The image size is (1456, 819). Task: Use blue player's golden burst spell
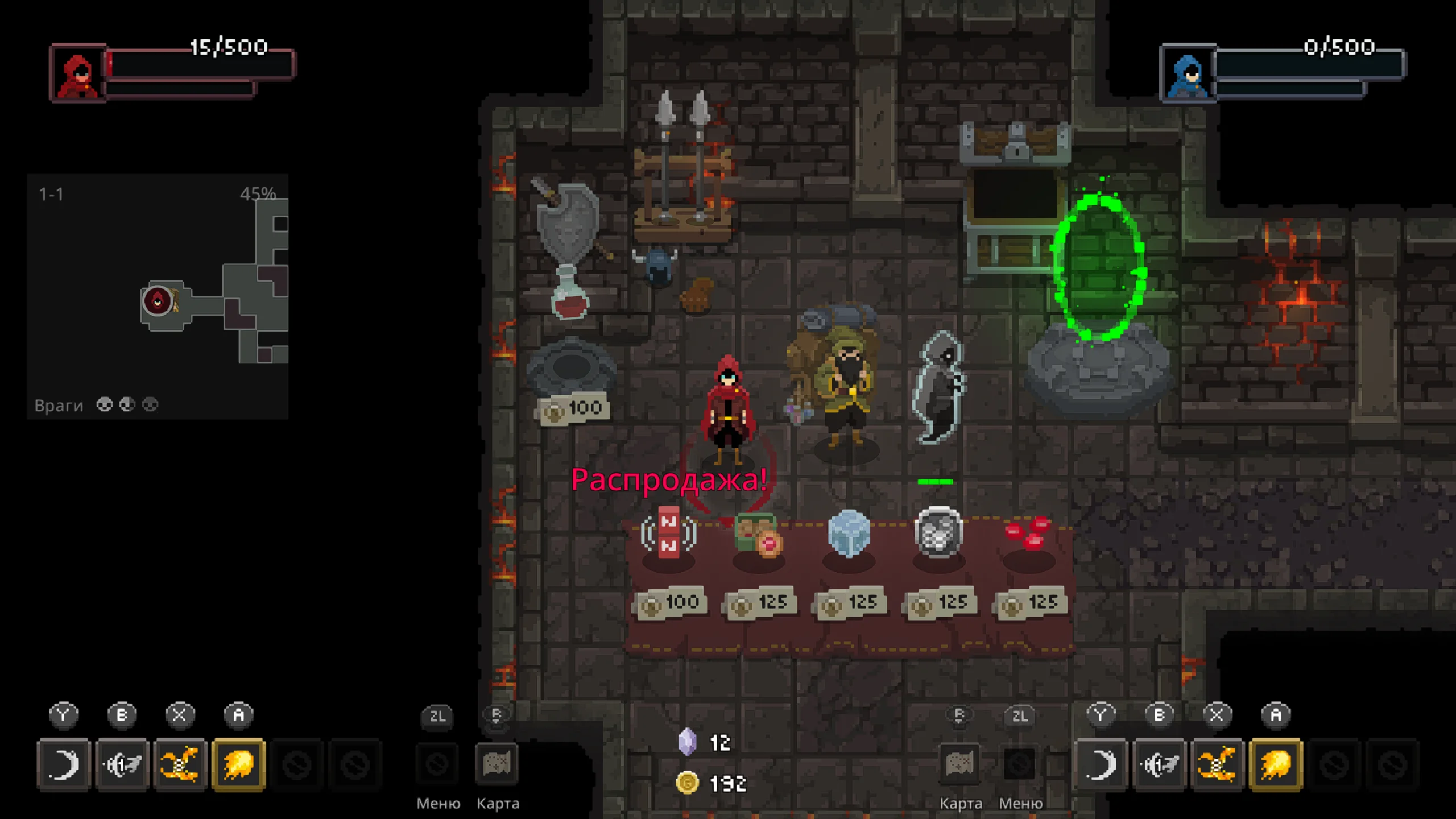(x=1217, y=764)
